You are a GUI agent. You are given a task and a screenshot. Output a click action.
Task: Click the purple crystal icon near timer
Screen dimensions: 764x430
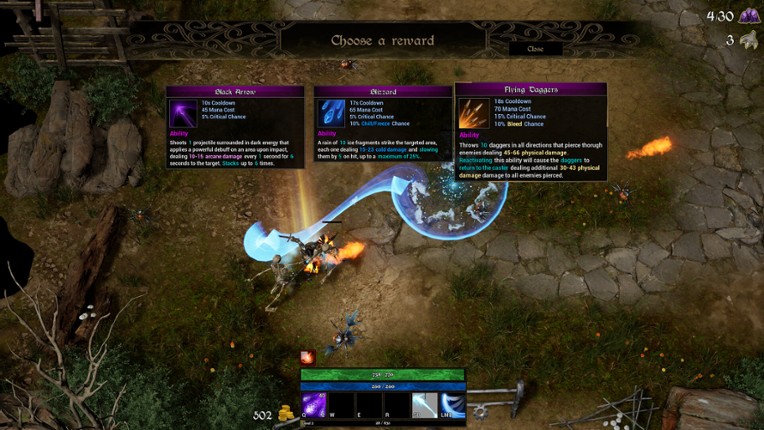[748, 16]
